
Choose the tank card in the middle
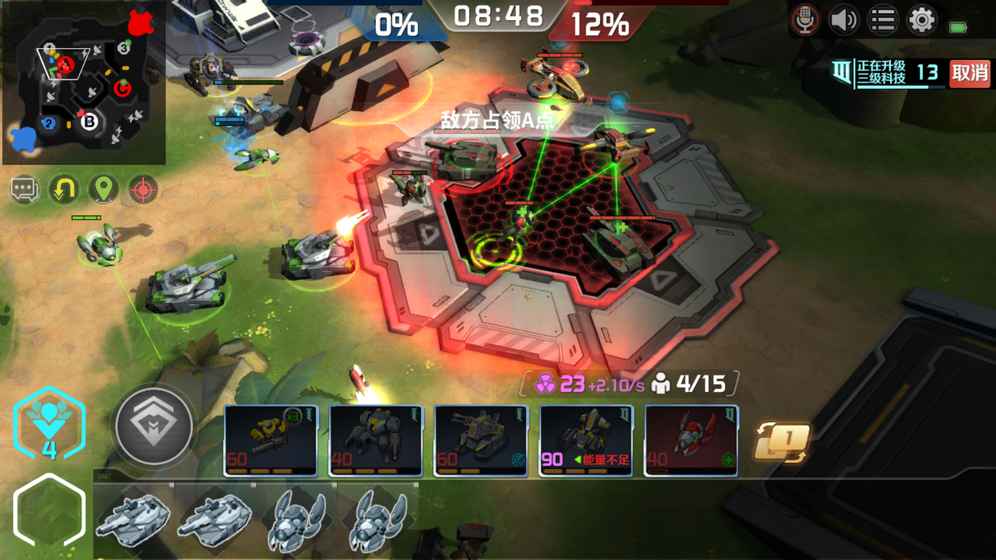point(481,440)
